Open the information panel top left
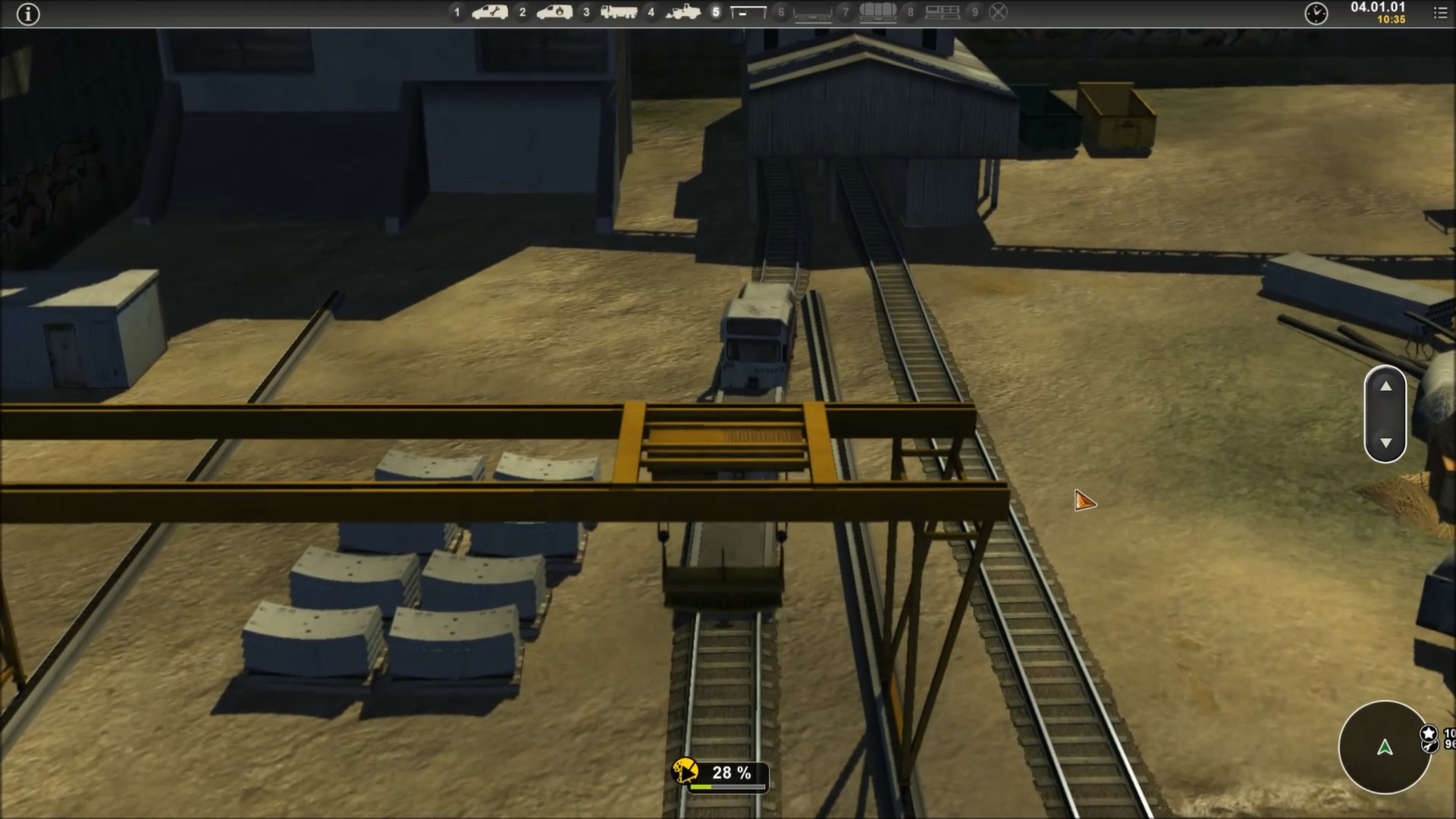The height and width of the screenshot is (819, 1456). point(28,14)
